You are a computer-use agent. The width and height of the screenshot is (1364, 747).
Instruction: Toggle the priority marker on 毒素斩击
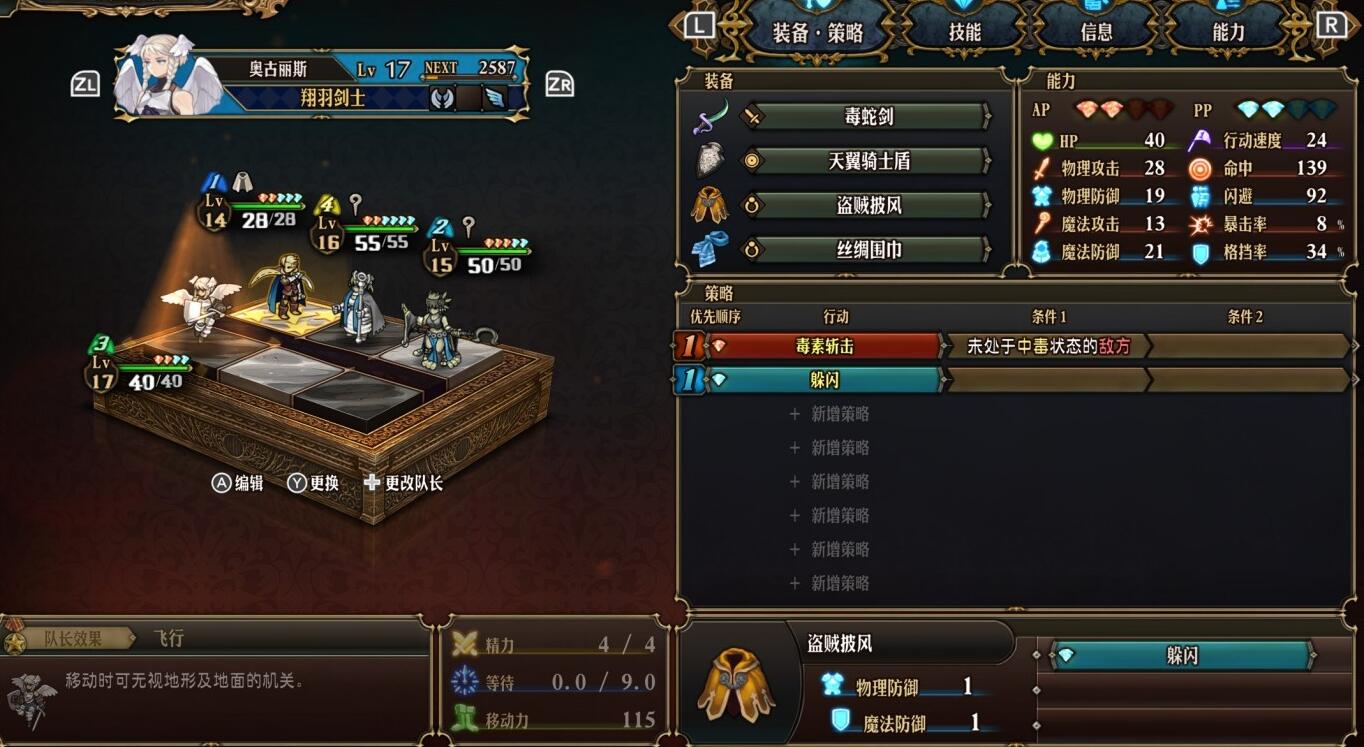(689, 345)
